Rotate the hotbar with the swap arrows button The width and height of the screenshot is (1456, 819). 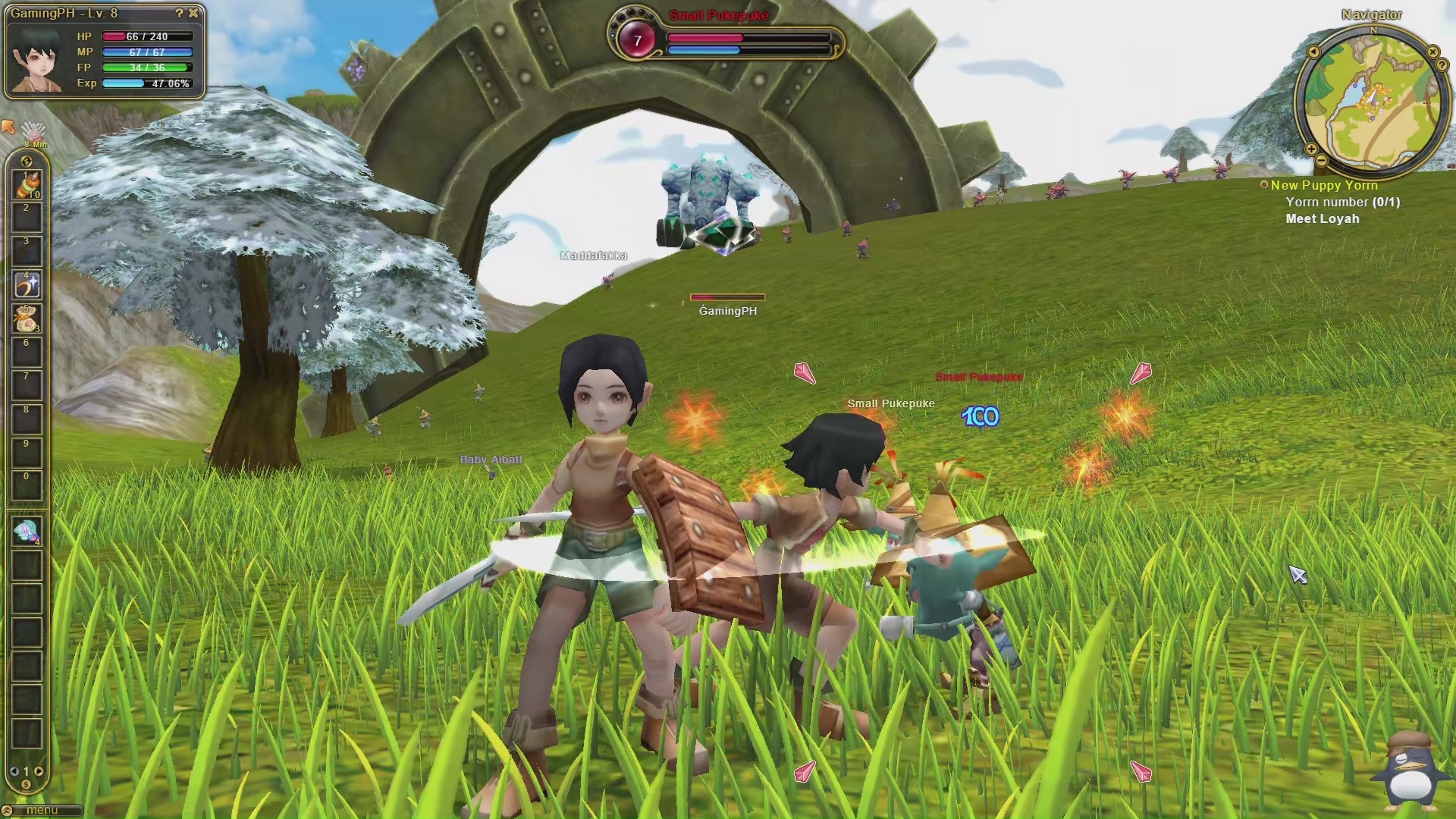tap(27, 161)
